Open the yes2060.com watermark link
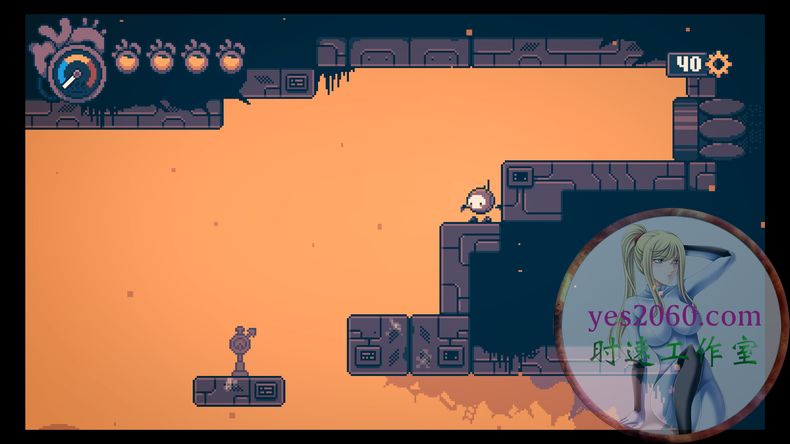Screen dimensions: 790x444 tap(674, 318)
